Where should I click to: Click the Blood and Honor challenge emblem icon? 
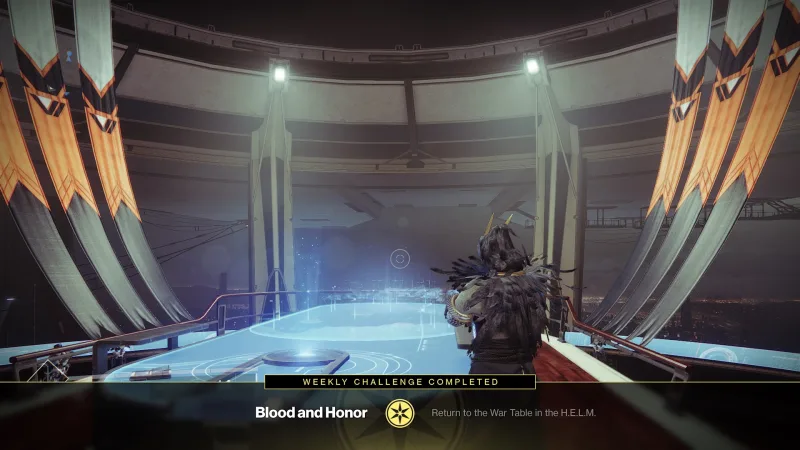400,412
